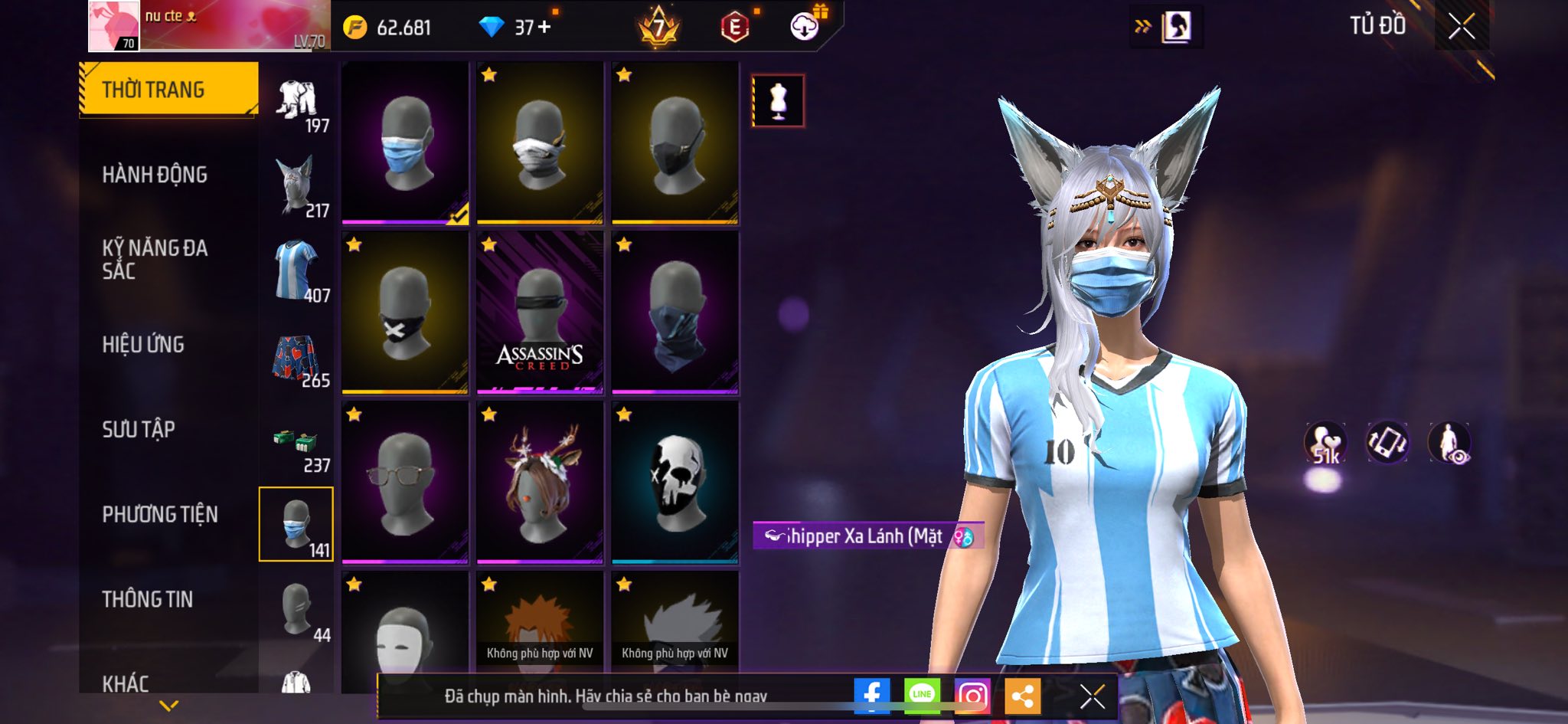Open the jersey tops category with 407 items

coord(297,271)
